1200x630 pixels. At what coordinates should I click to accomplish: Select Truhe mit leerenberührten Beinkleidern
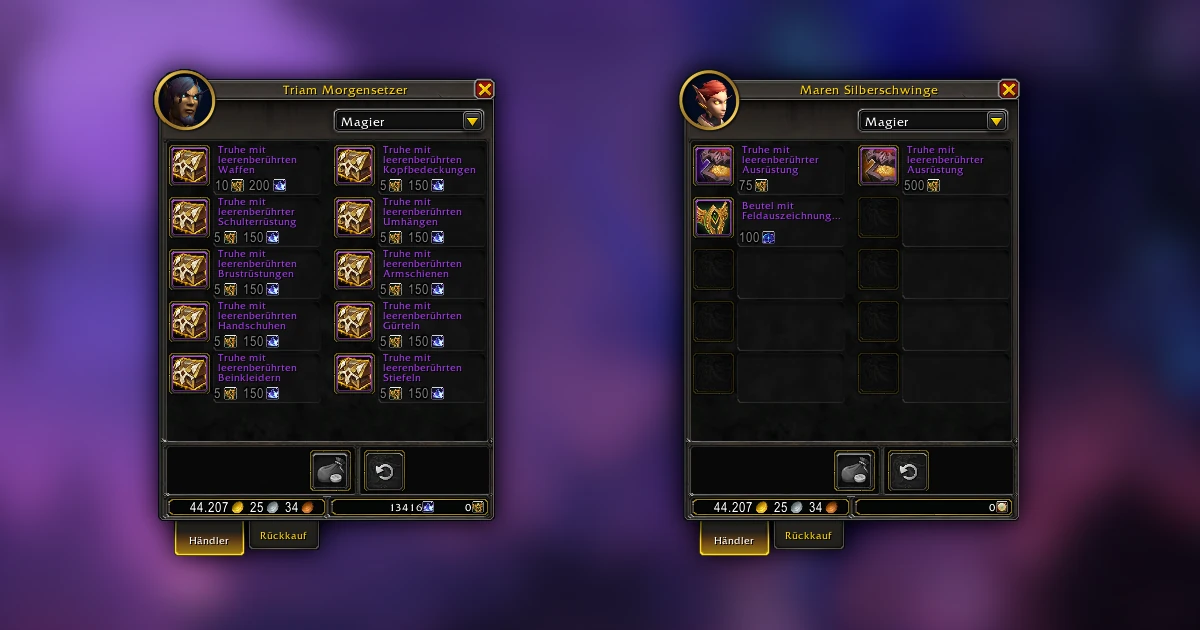coord(189,374)
